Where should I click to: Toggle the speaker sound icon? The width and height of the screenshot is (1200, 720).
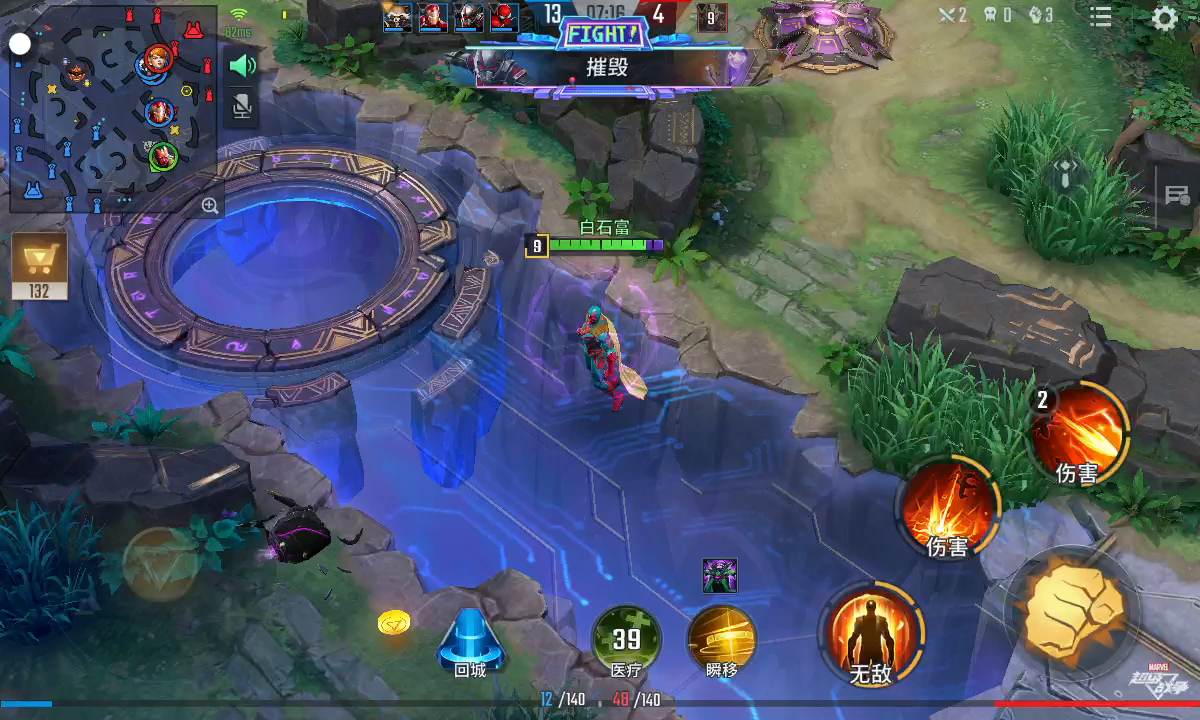[x=242, y=66]
